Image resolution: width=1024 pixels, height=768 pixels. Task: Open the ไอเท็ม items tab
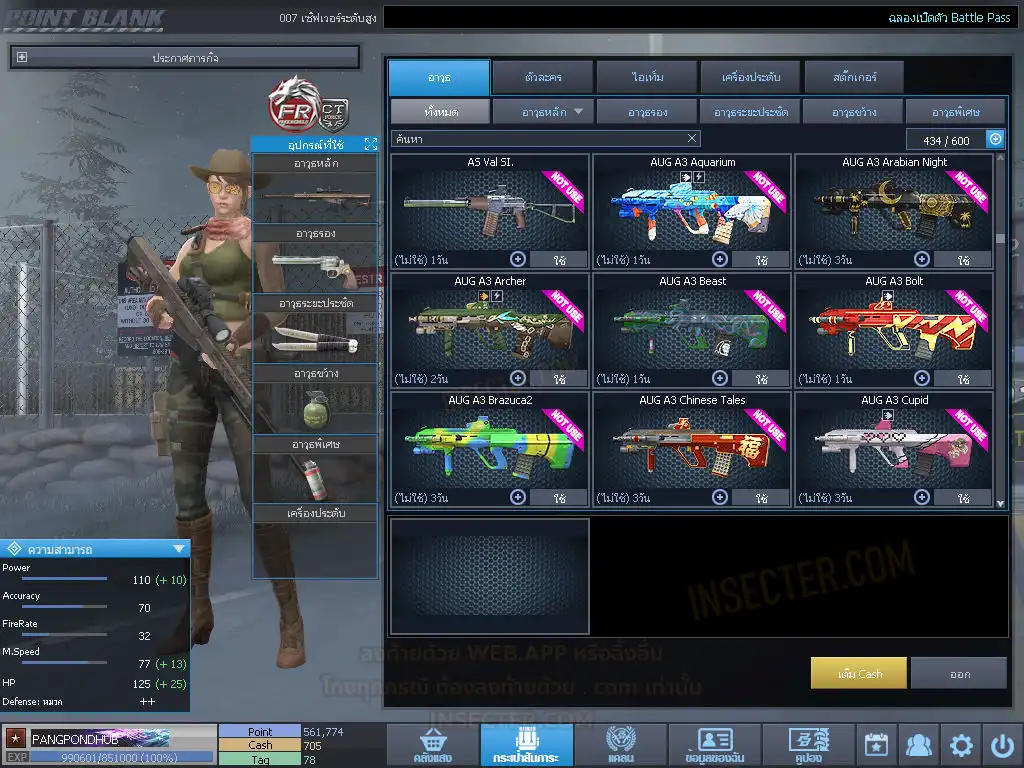[x=645, y=77]
